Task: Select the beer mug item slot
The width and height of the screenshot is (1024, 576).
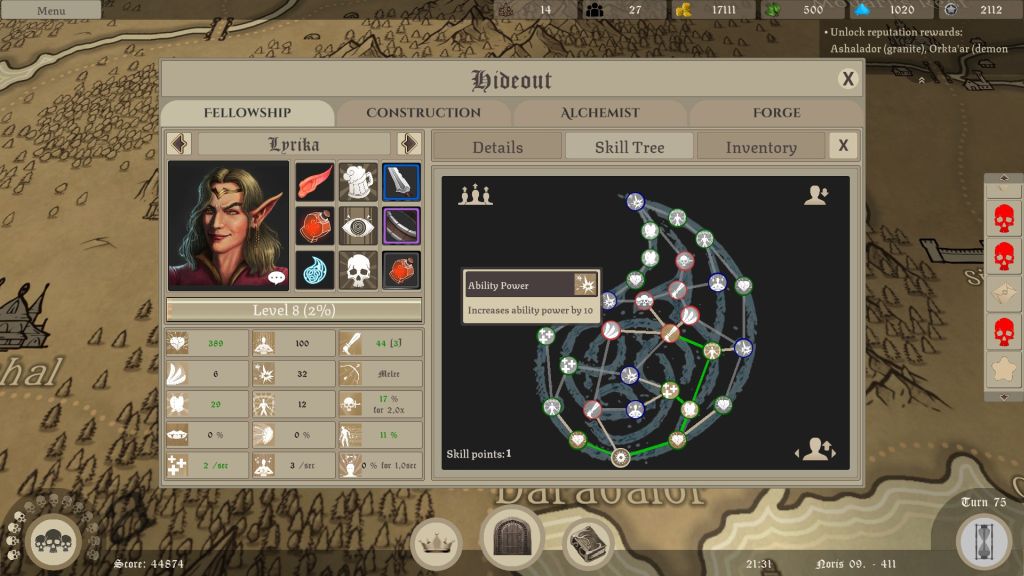Action: 358,182
